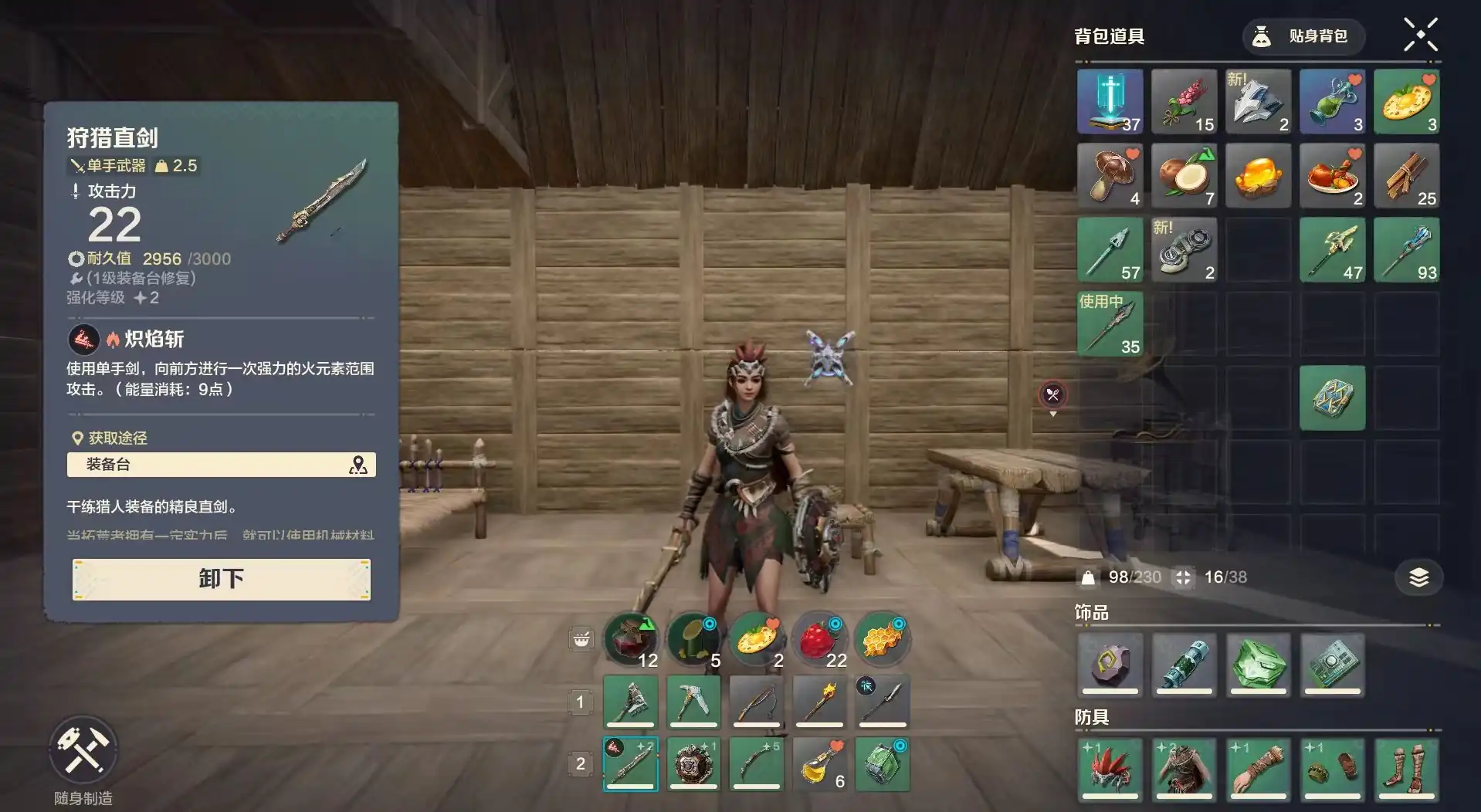
Task: Select the pickaxe in hotbar row 1
Action: 693,702
